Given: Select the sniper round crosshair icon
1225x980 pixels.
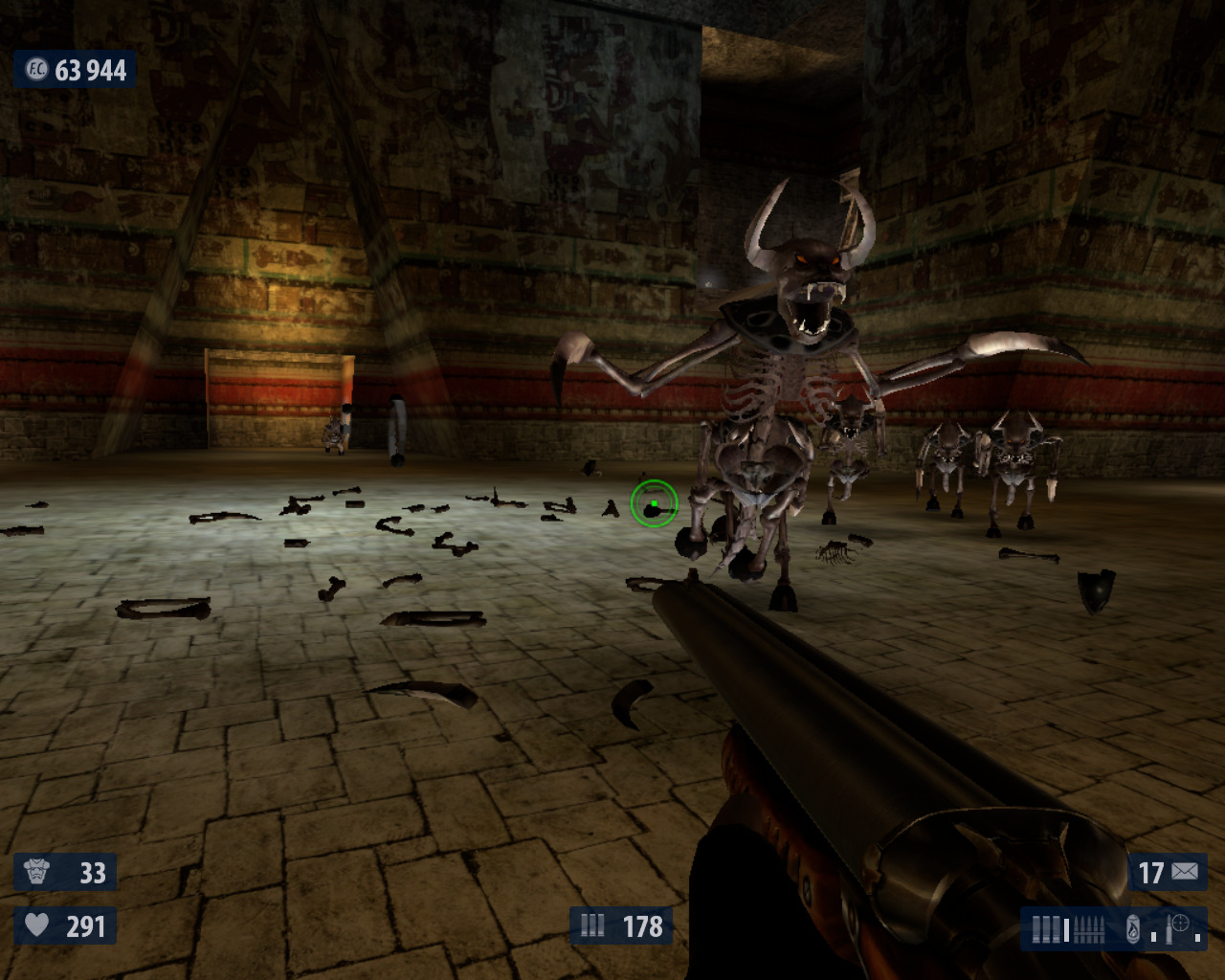Looking at the screenshot, I should [x=1180, y=925].
